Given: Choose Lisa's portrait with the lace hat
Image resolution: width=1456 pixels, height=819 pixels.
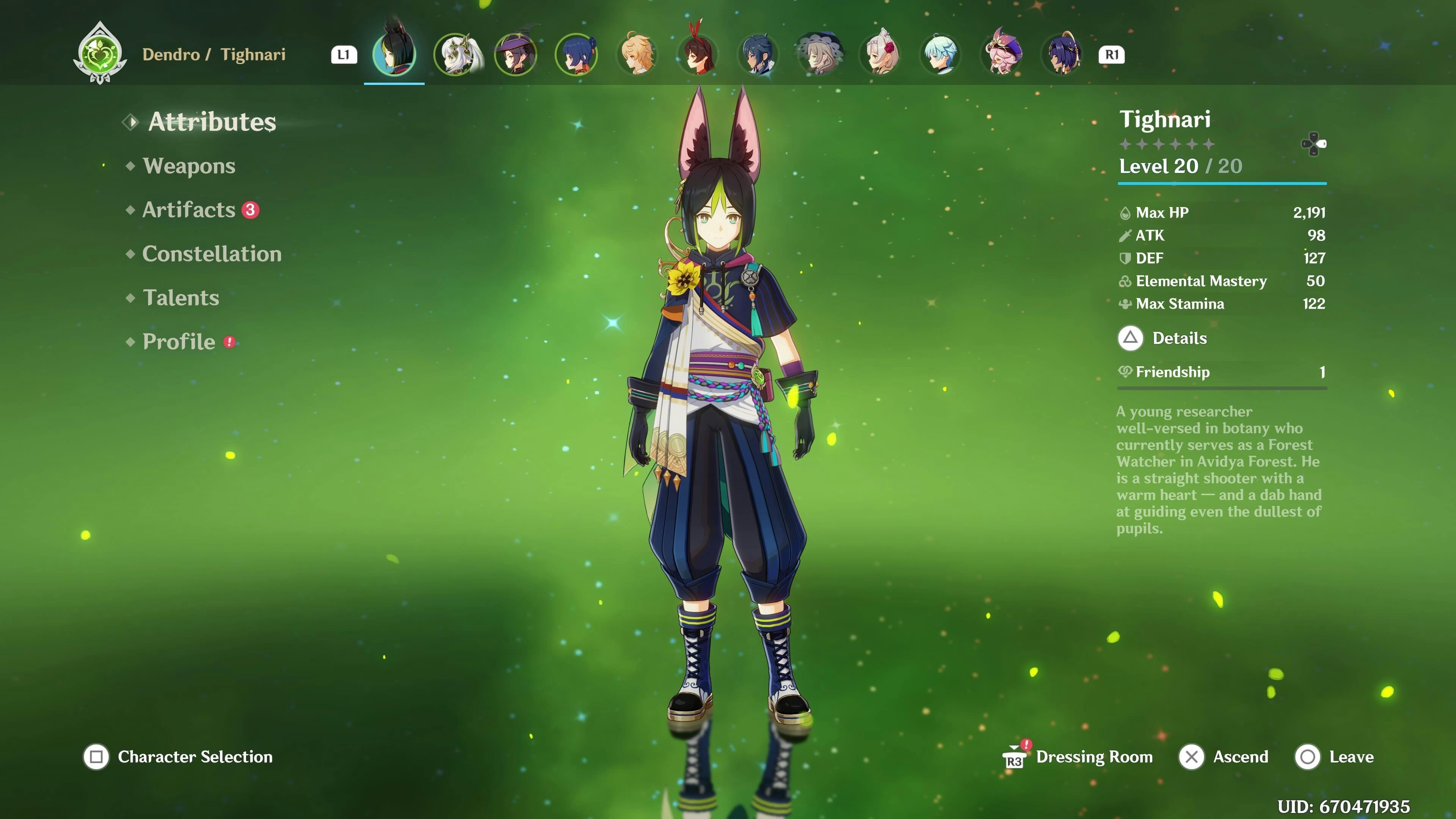Looking at the screenshot, I should (x=819, y=54).
